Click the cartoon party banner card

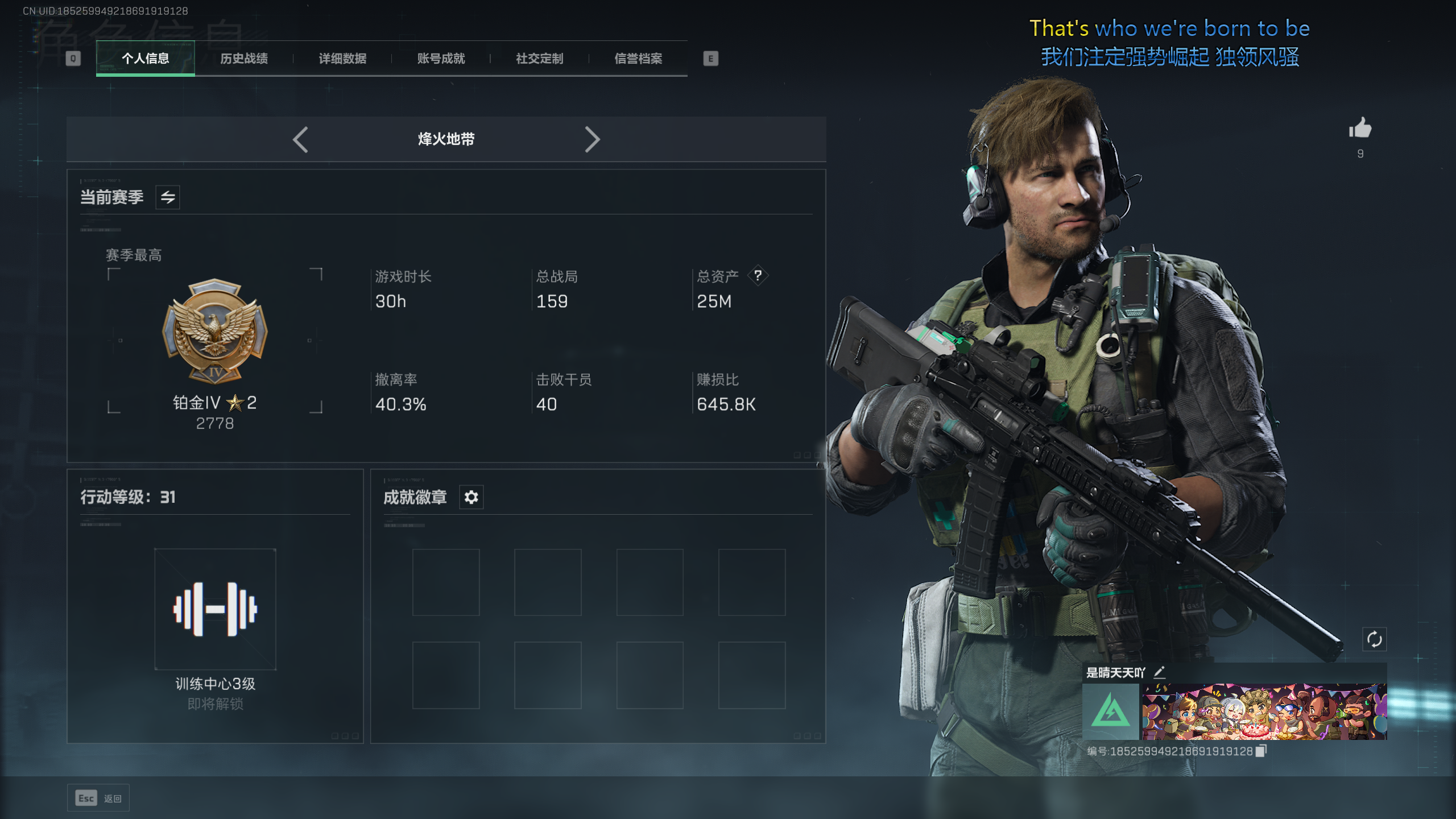pyautogui.click(x=1264, y=712)
